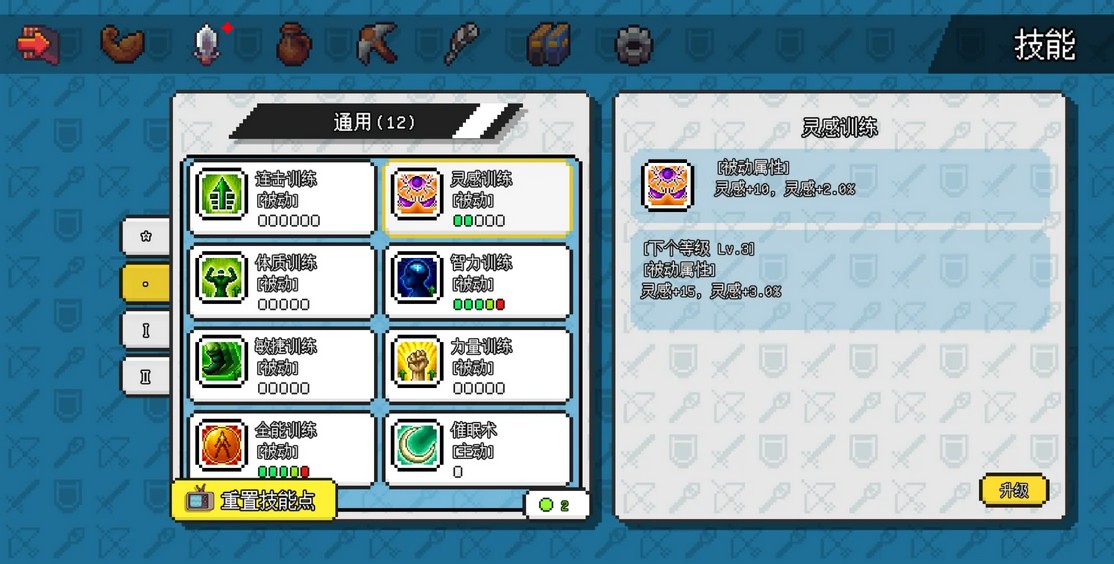Choose the 体质训练 skill
The image size is (1114, 564).
tap(282, 281)
